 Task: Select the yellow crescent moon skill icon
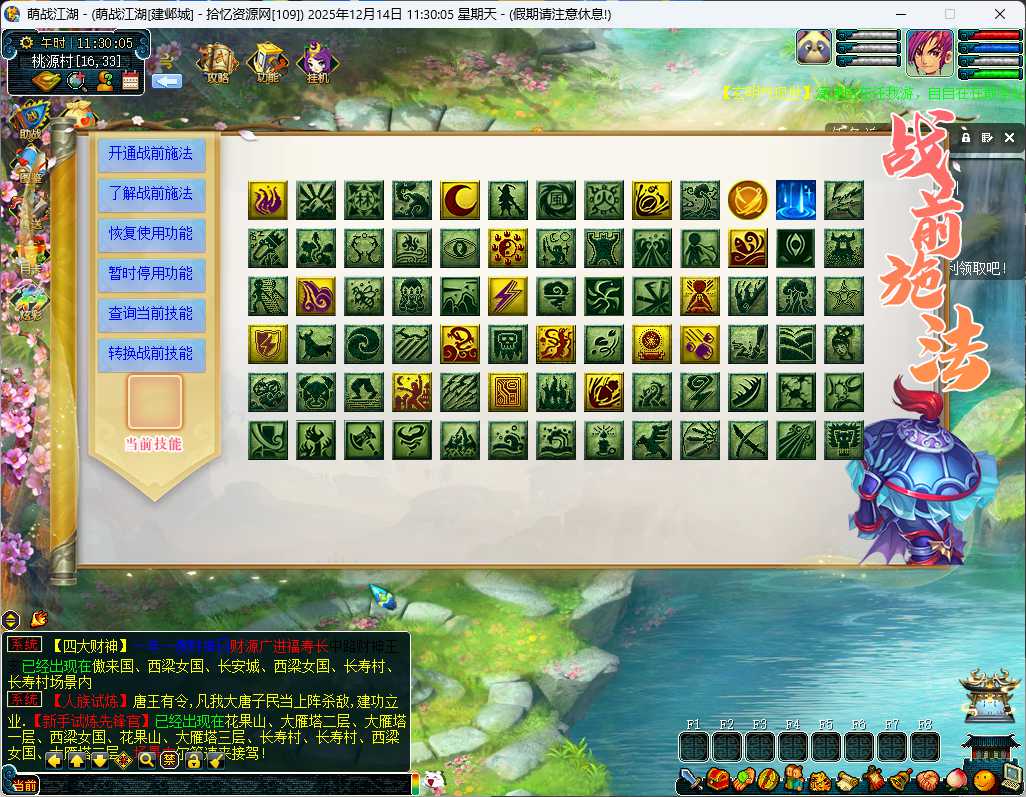point(460,200)
